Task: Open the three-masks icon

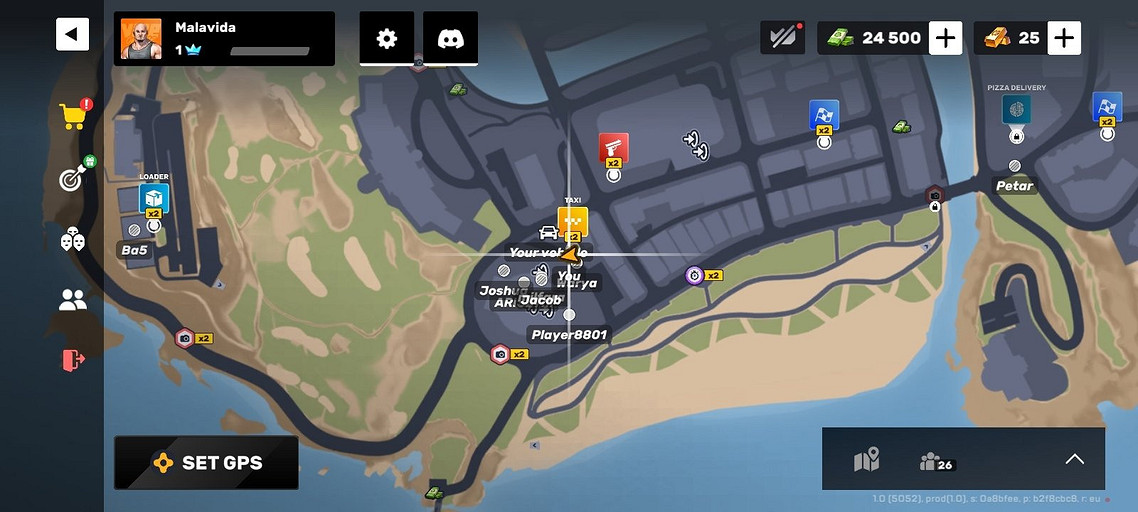Action: click(73, 239)
